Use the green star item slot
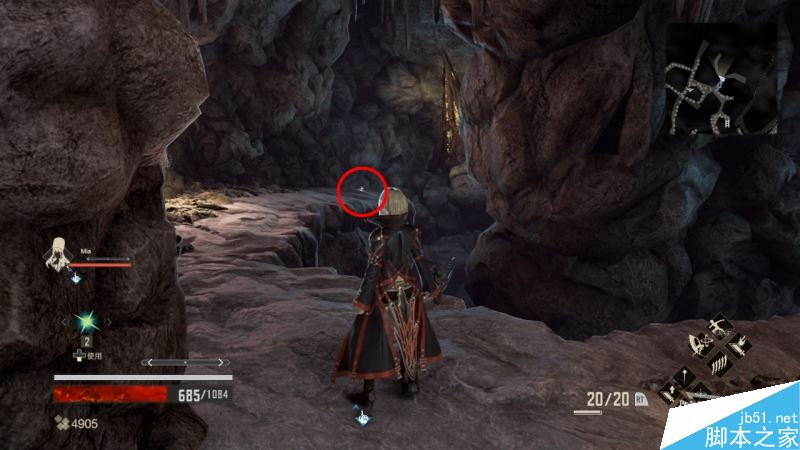This screenshot has height=450, width=800. click(87, 320)
